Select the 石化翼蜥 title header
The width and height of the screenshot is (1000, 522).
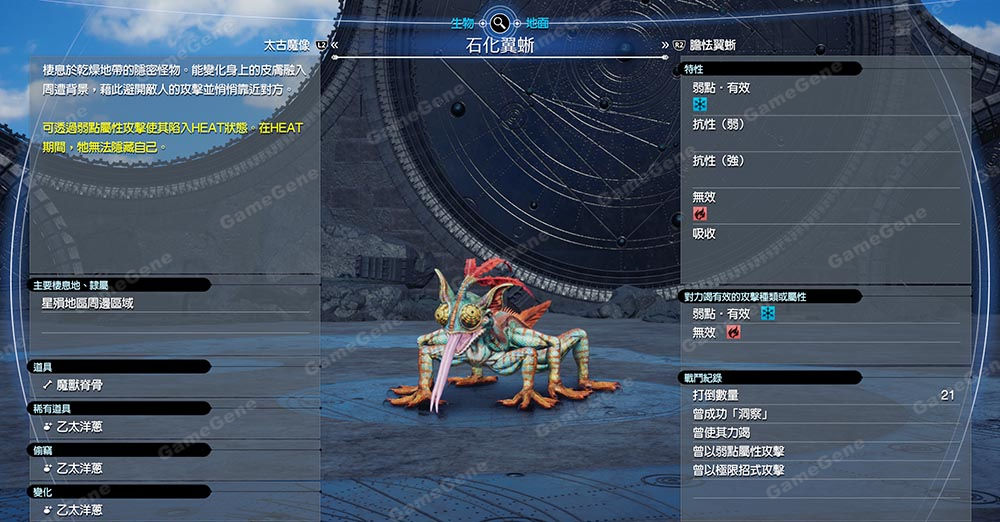[498, 45]
